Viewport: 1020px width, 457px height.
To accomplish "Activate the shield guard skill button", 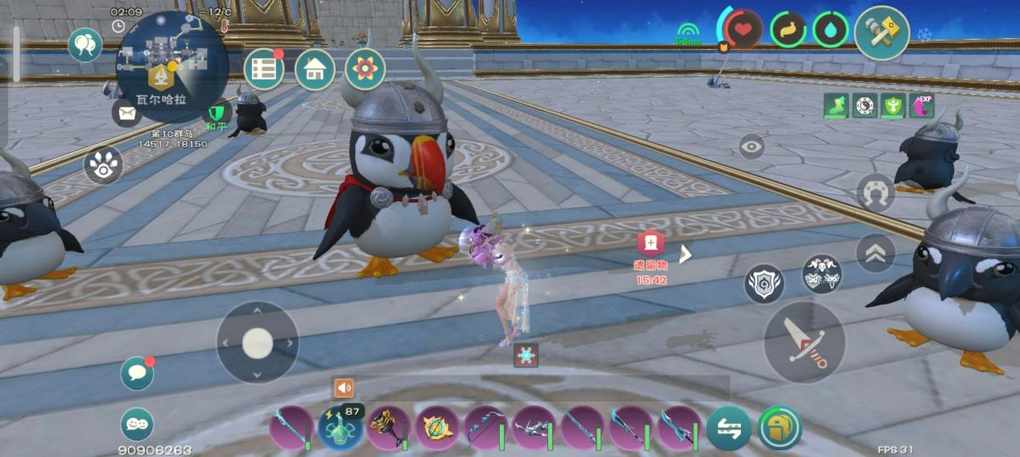I will tap(764, 284).
